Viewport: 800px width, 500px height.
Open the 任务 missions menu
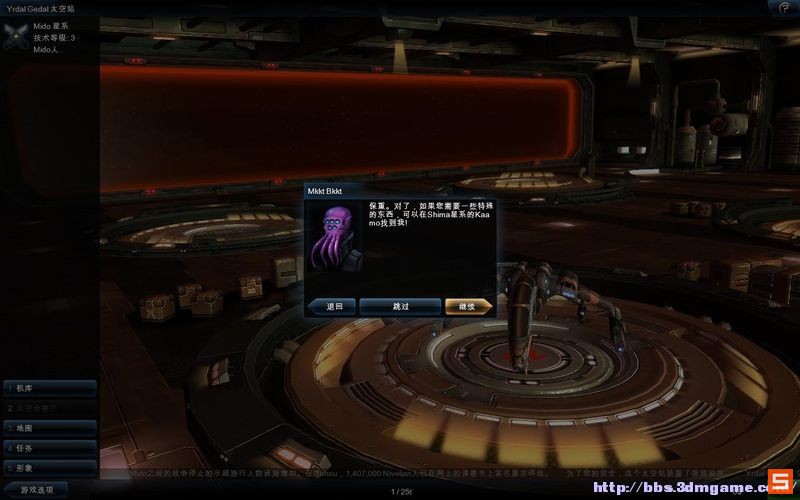(x=49, y=448)
